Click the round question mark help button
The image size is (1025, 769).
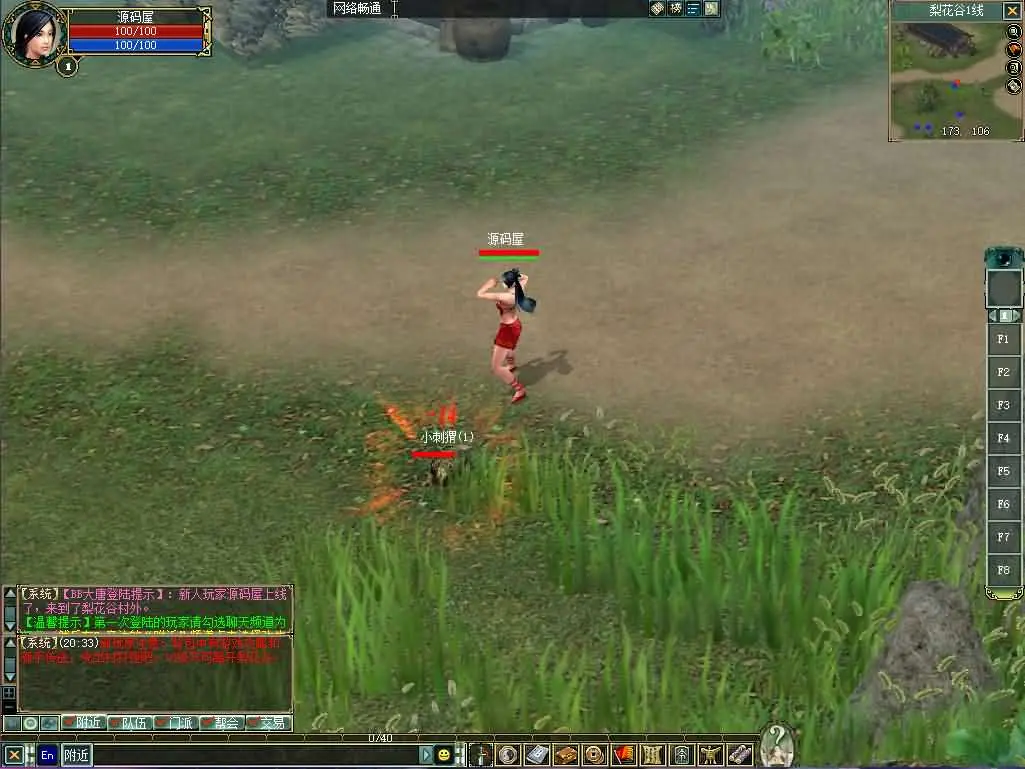(x=777, y=745)
